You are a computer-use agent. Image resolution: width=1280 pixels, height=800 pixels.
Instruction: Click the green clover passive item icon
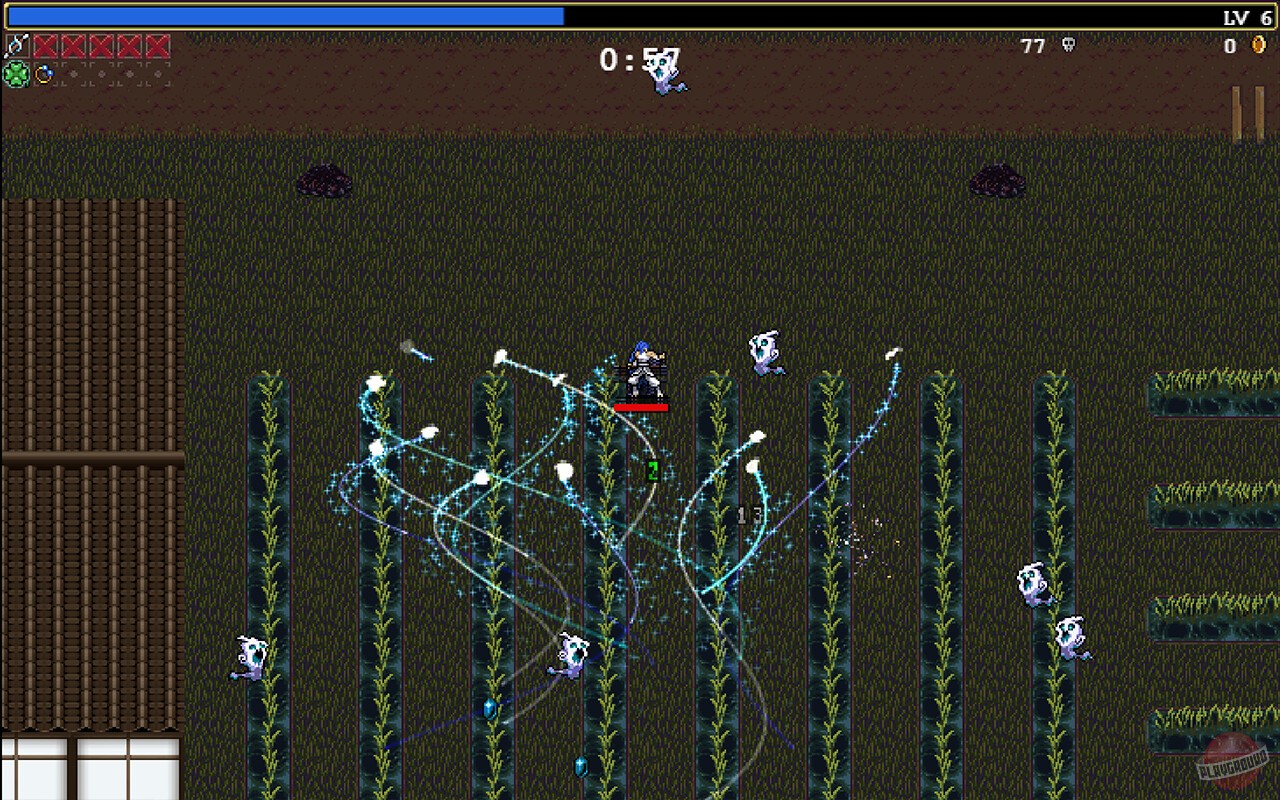click(x=14, y=73)
